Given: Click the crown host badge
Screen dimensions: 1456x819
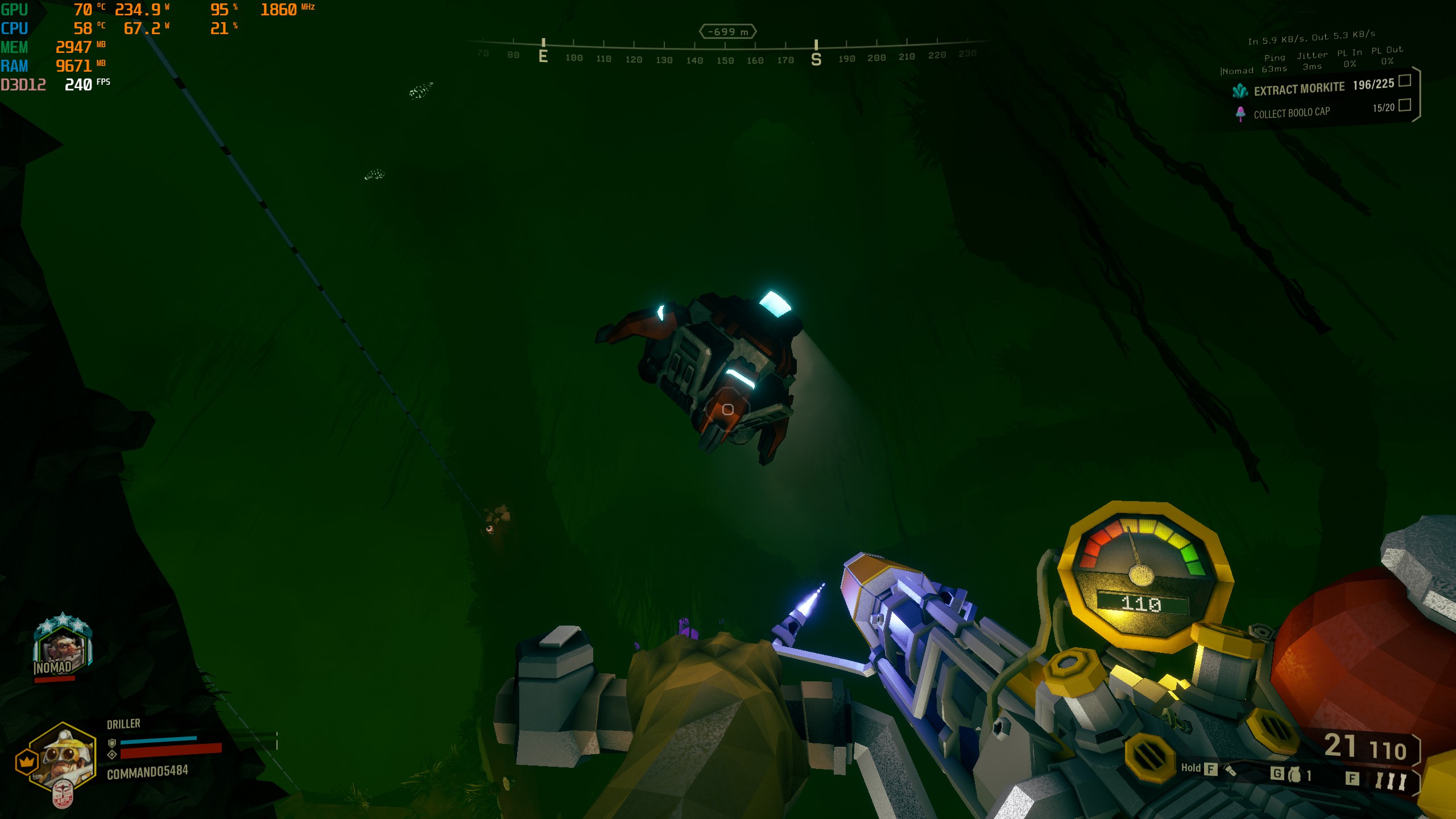Looking at the screenshot, I should click(26, 762).
